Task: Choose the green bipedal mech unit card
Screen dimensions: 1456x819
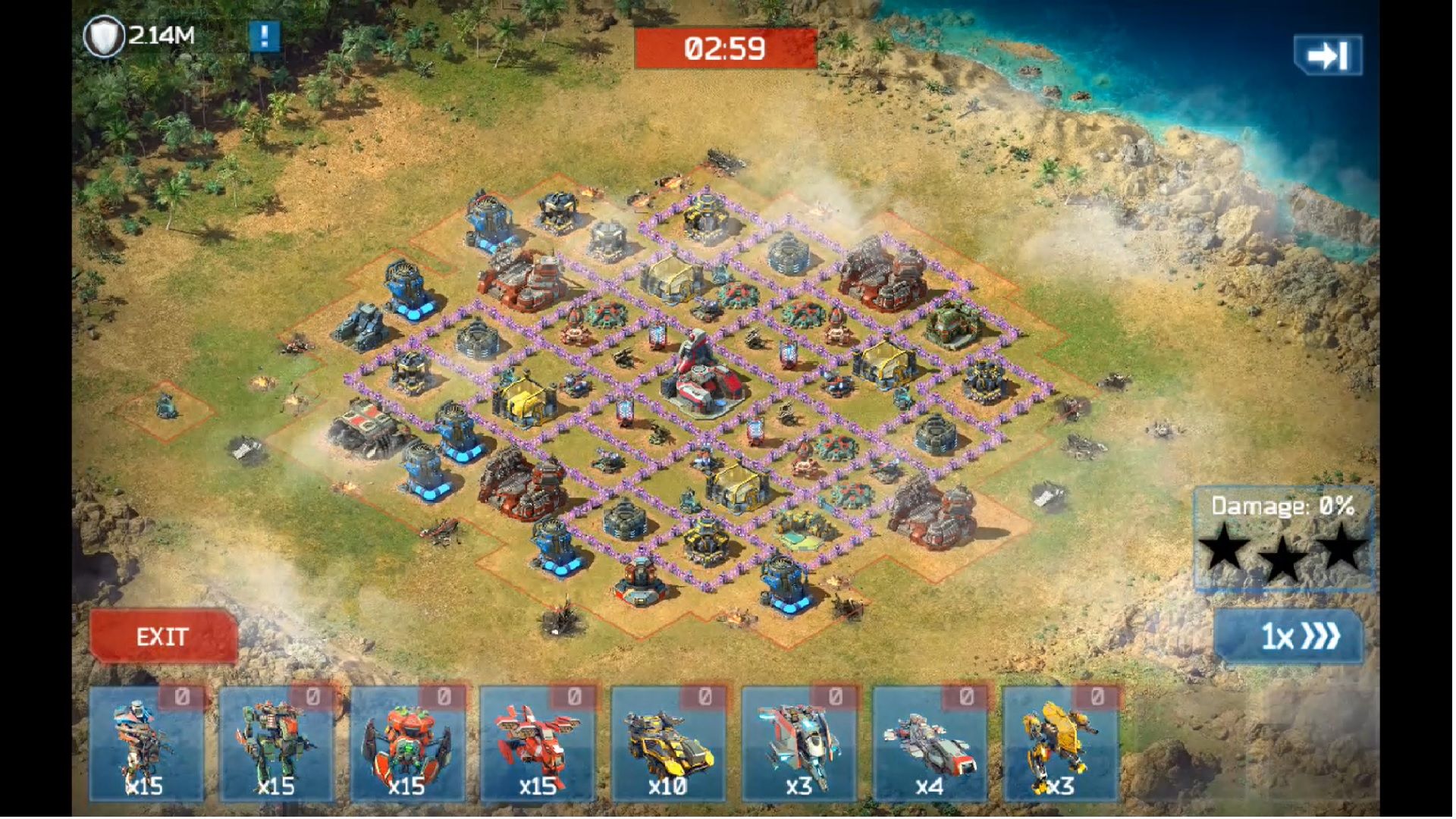Action: click(277, 745)
